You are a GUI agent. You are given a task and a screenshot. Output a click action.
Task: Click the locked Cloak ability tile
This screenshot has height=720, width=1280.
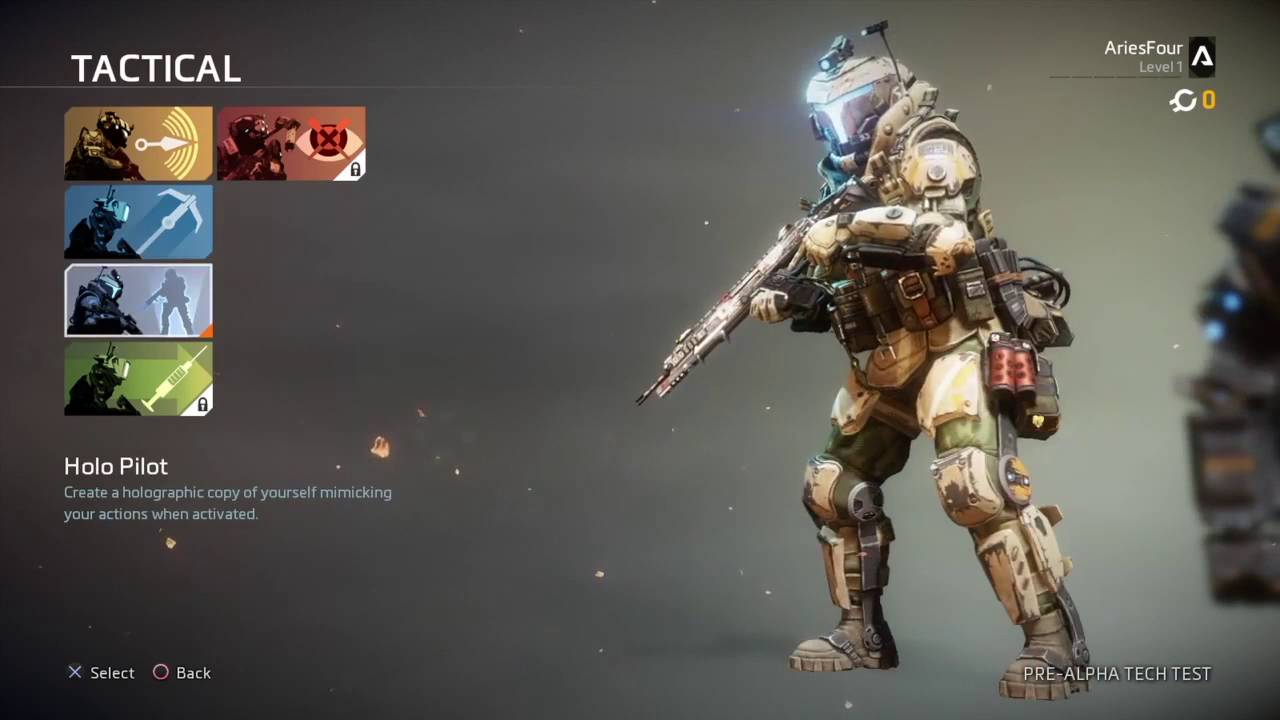tap(291, 143)
